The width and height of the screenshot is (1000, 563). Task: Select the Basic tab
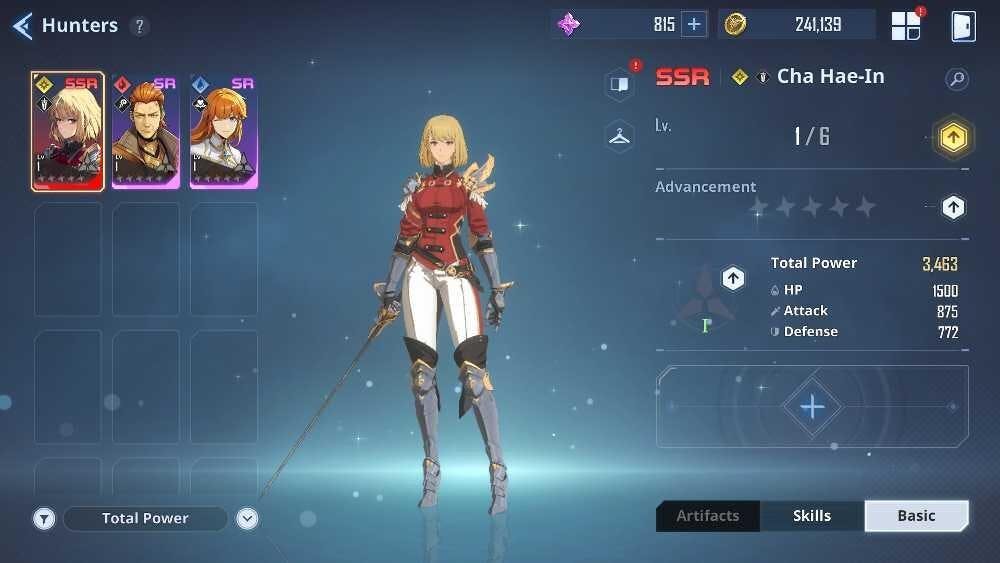coord(916,516)
